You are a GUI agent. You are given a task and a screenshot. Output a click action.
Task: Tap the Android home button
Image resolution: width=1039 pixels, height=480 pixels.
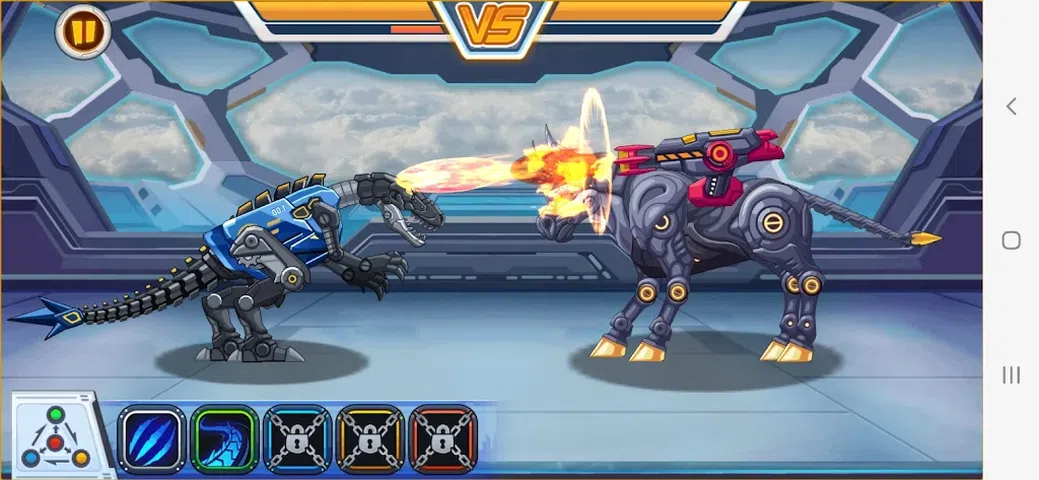coord(1011,240)
